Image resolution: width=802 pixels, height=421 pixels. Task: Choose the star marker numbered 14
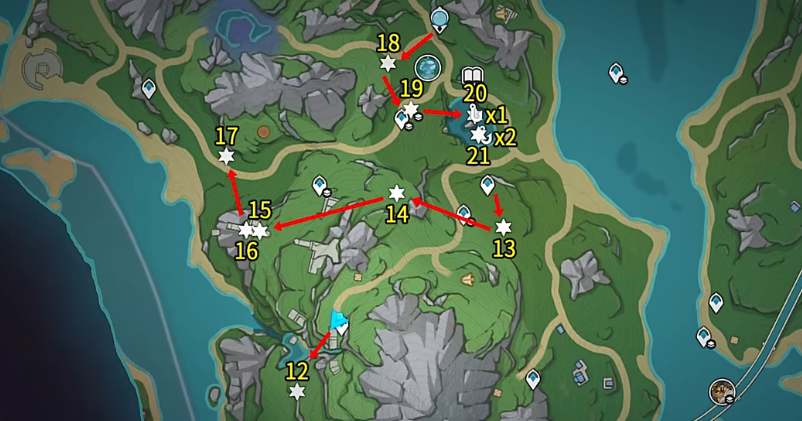pyautogui.click(x=396, y=193)
